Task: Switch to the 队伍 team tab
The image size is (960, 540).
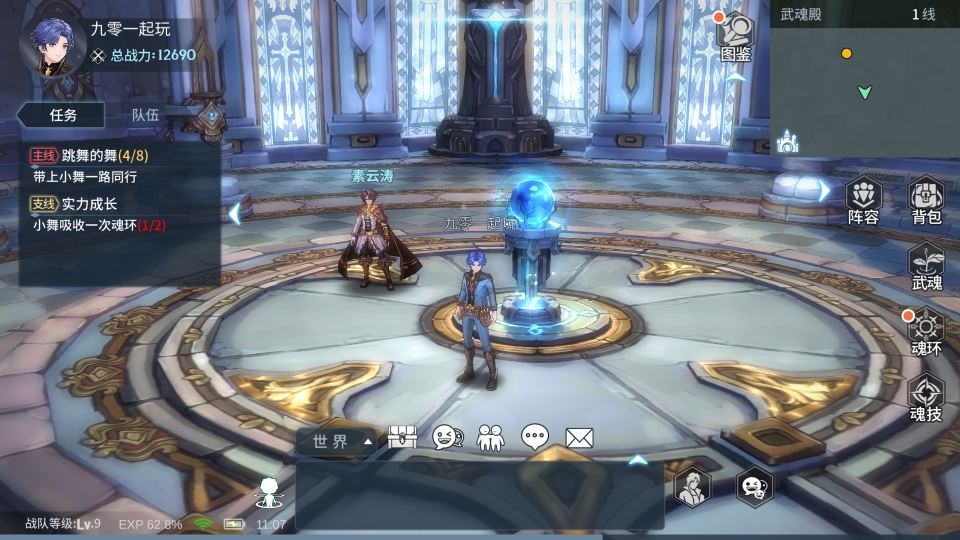Action: coord(146,115)
